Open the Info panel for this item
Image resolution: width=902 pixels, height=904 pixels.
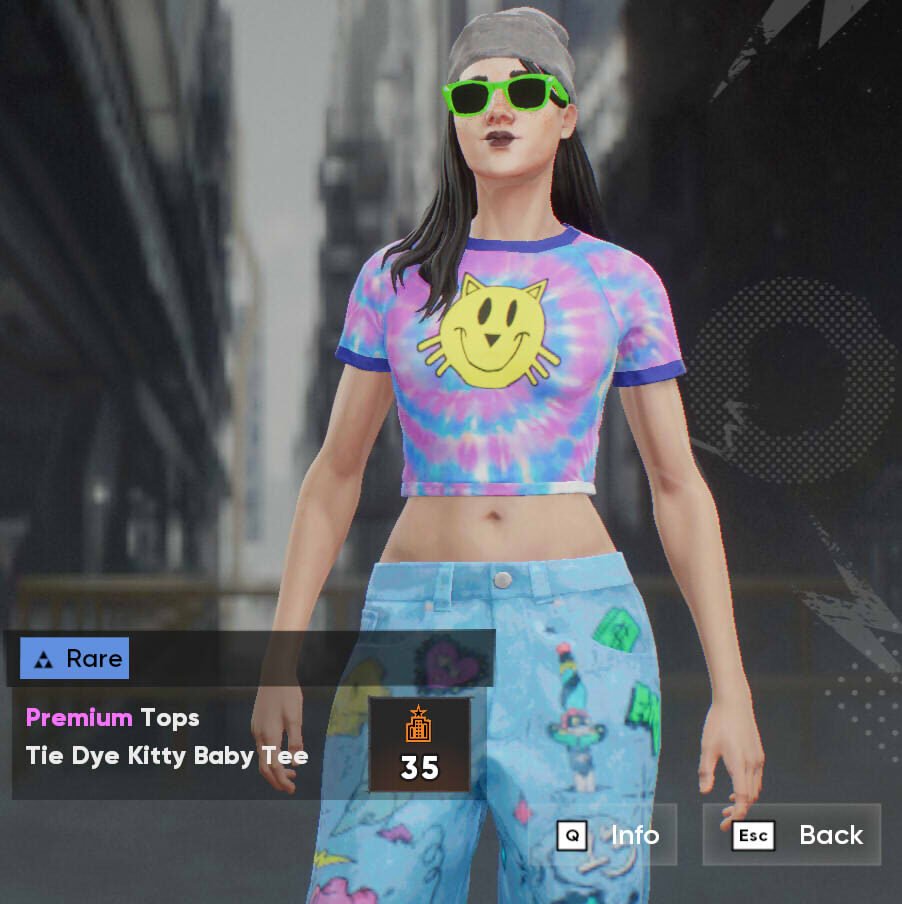[611, 835]
